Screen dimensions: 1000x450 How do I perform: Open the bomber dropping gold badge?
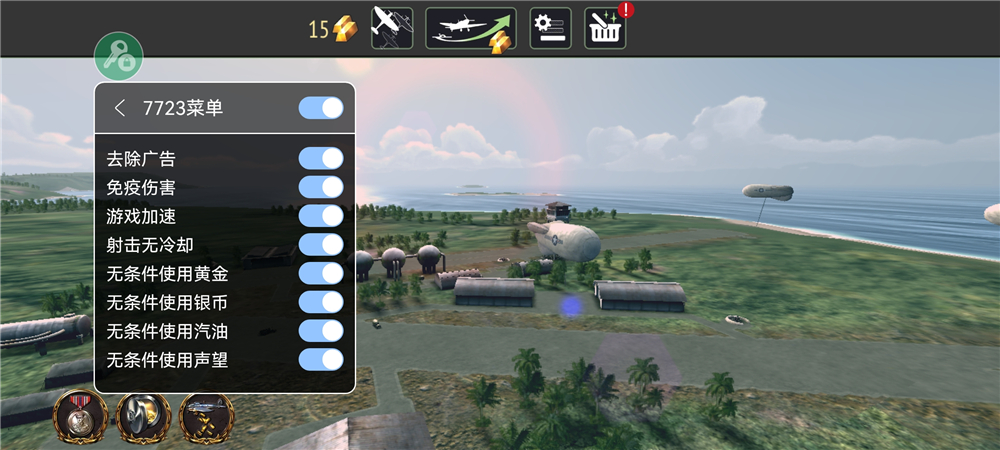point(206,417)
